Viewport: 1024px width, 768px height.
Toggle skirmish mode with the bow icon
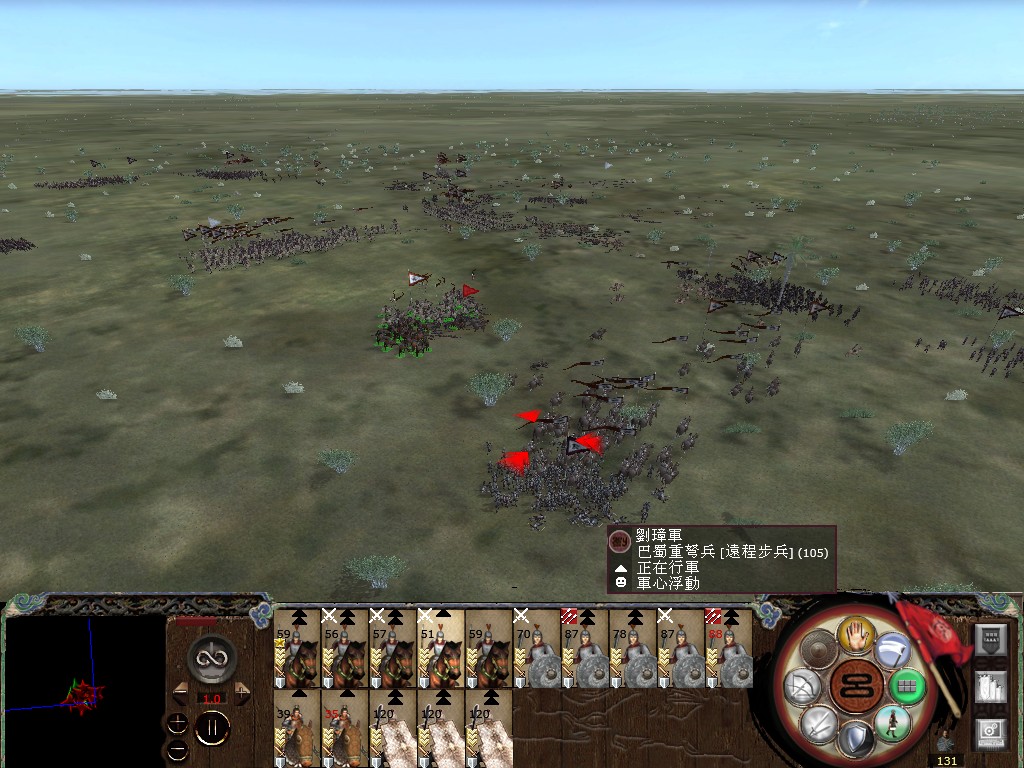coord(805,687)
